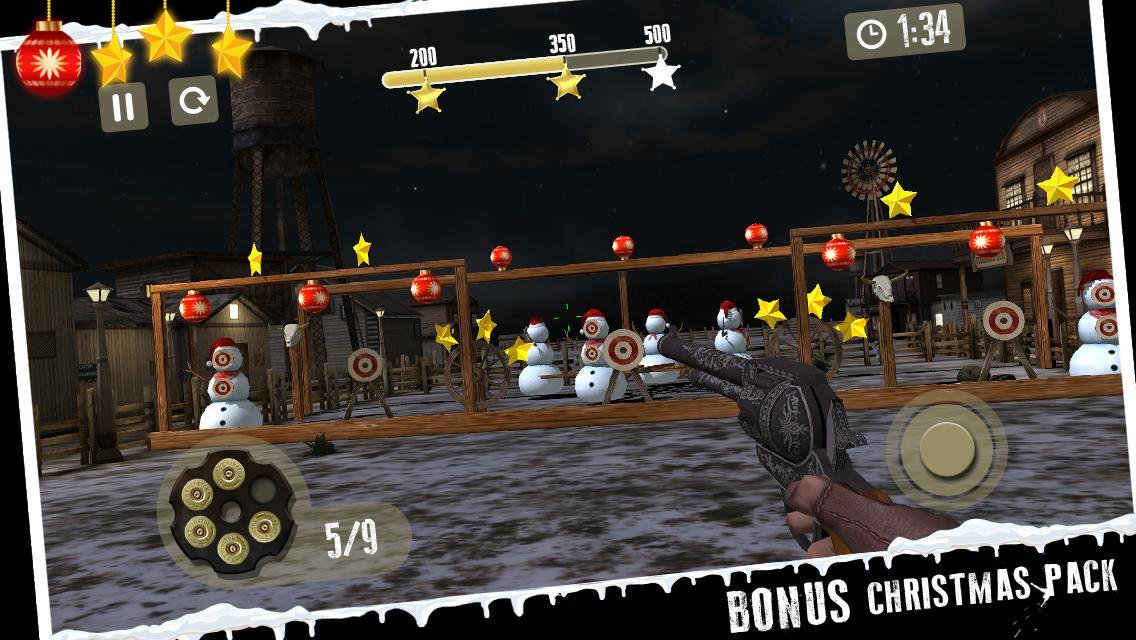Pause the game

coord(124,107)
